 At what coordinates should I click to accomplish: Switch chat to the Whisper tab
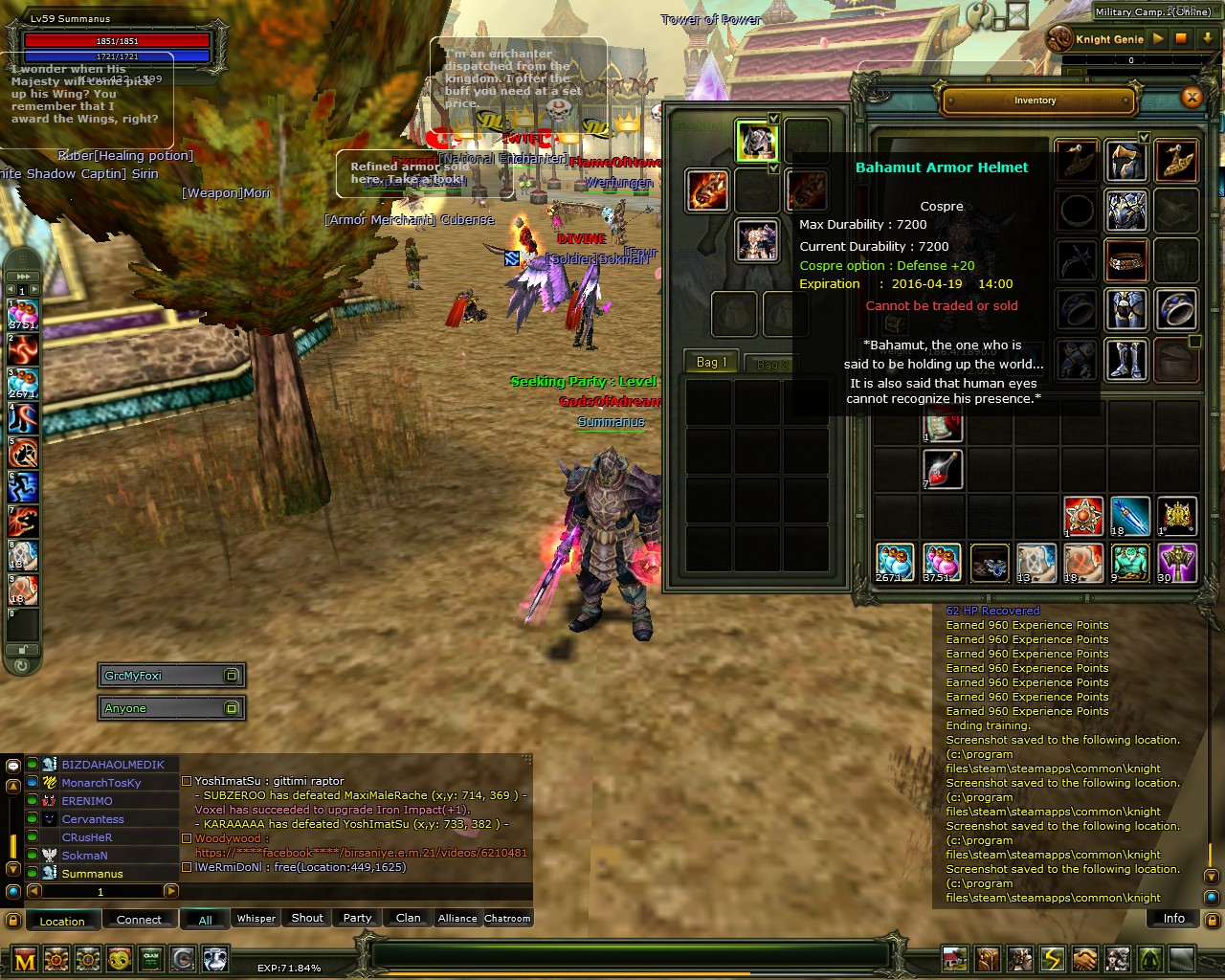tap(256, 918)
